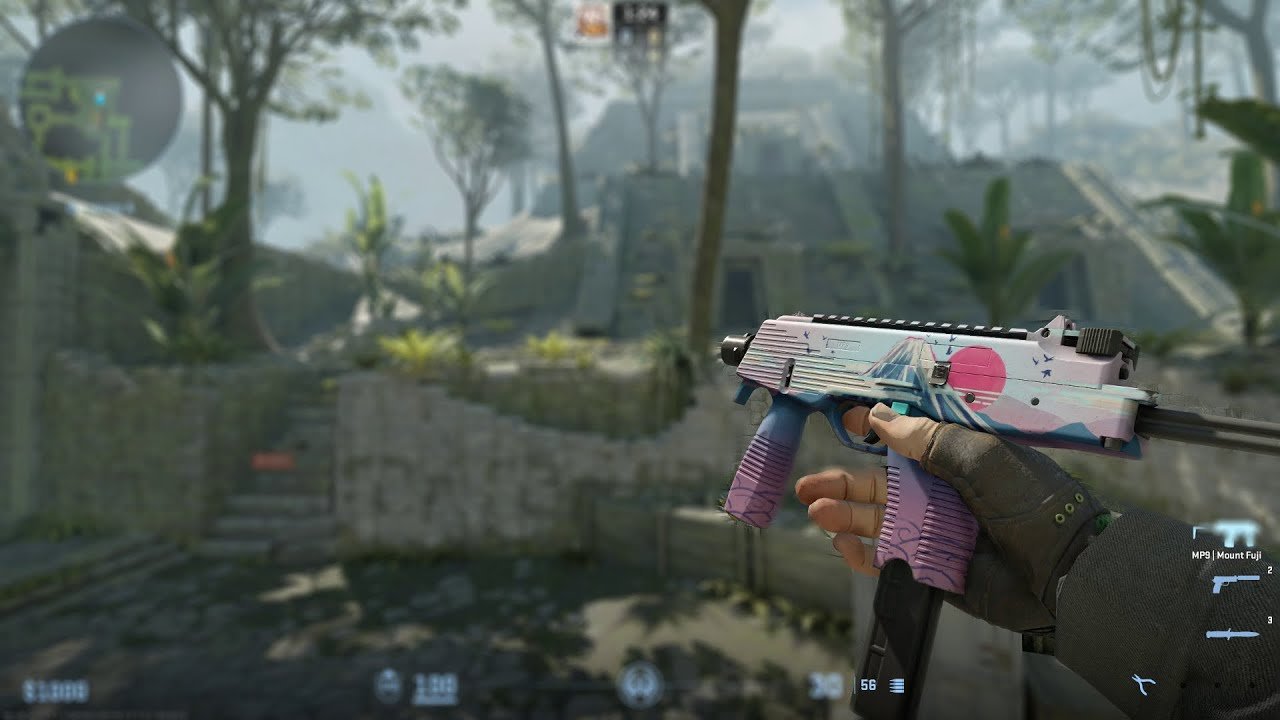Click the orange player avatar at top
Image resolution: width=1280 pixels, height=720 pixels.
[x=591, y=21]
